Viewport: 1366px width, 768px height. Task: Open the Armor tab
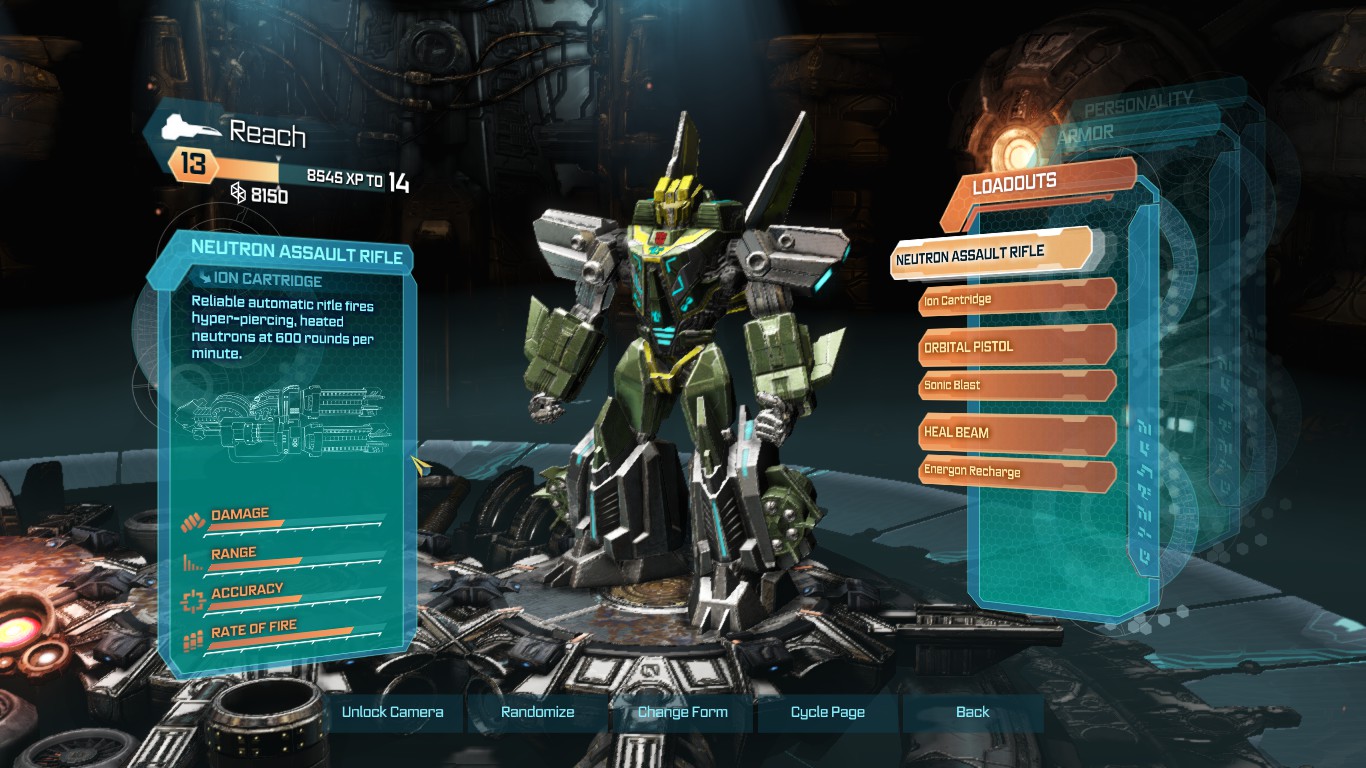tap(1084, 132)
